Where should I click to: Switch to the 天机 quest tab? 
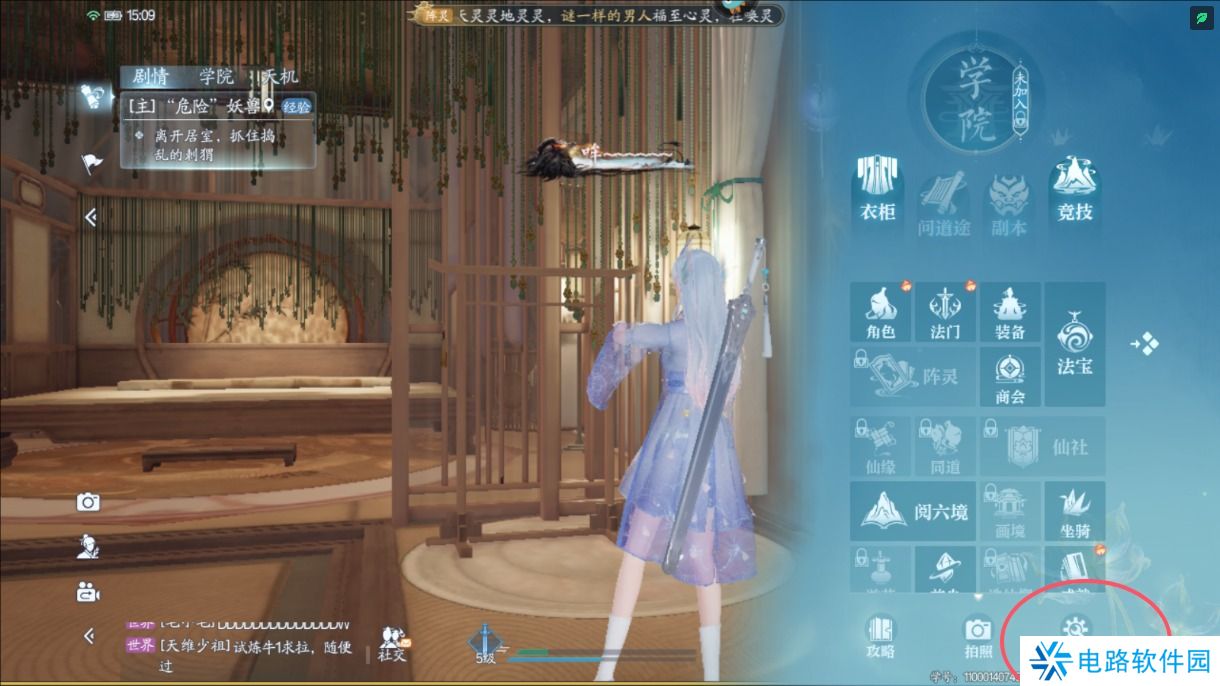click(278, 77)
